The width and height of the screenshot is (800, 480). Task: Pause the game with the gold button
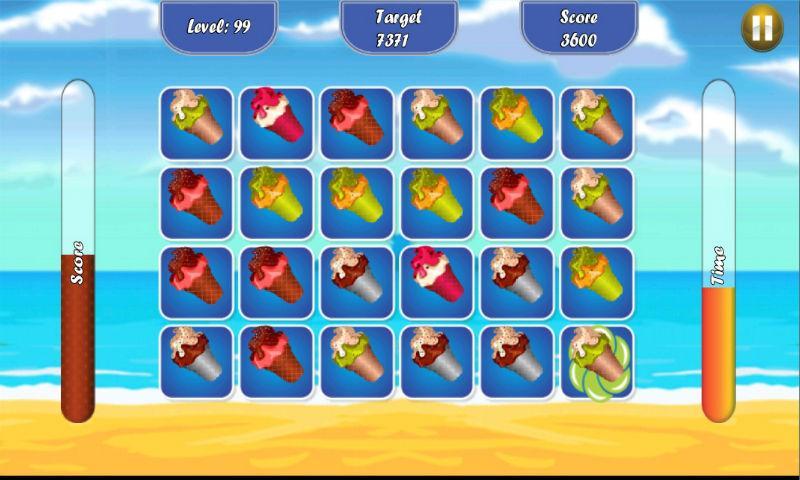(761, 29)
